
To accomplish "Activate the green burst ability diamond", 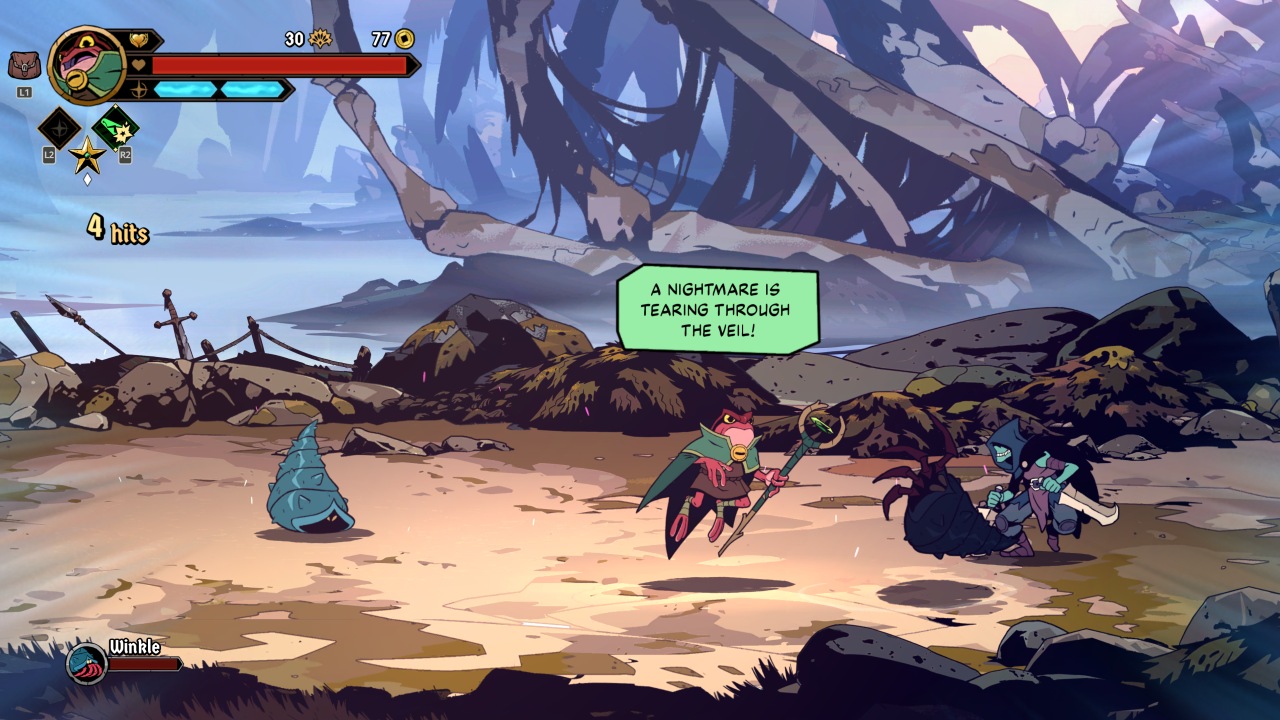I will tap(116, 128).
